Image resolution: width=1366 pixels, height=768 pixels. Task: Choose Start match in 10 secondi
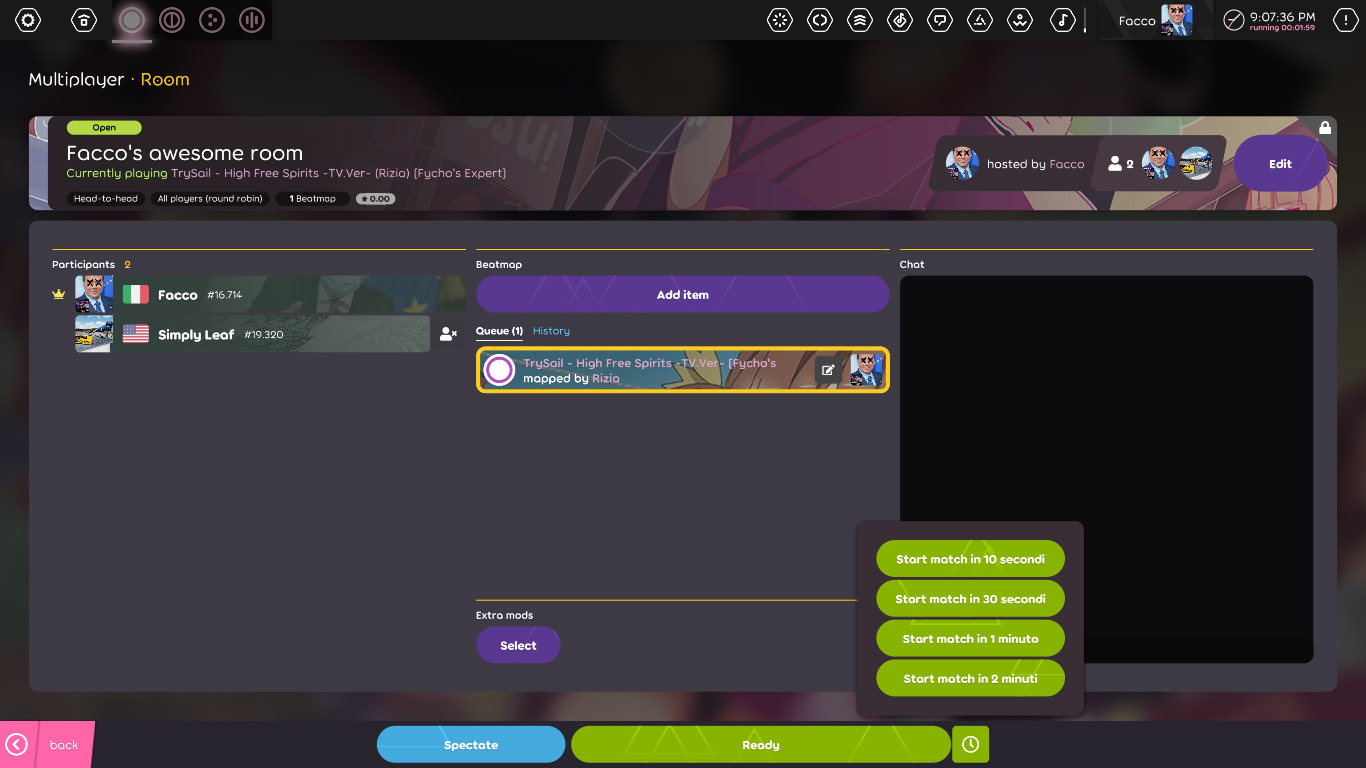969,558
